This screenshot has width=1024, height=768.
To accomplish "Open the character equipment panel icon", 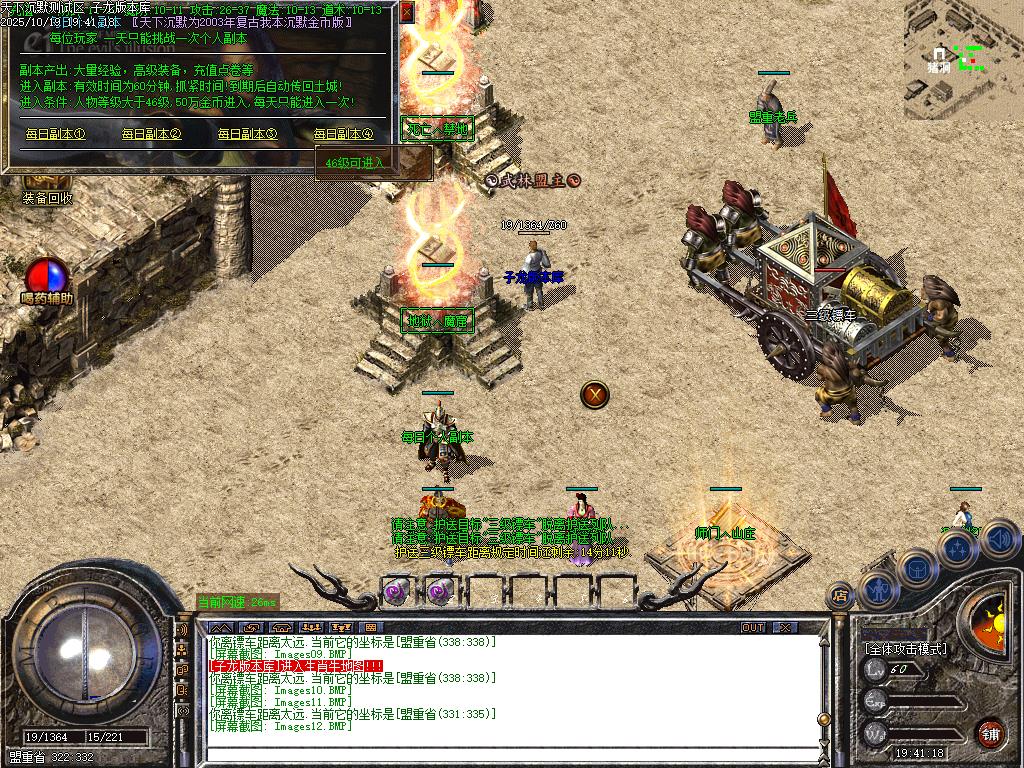I will (877, 590).
